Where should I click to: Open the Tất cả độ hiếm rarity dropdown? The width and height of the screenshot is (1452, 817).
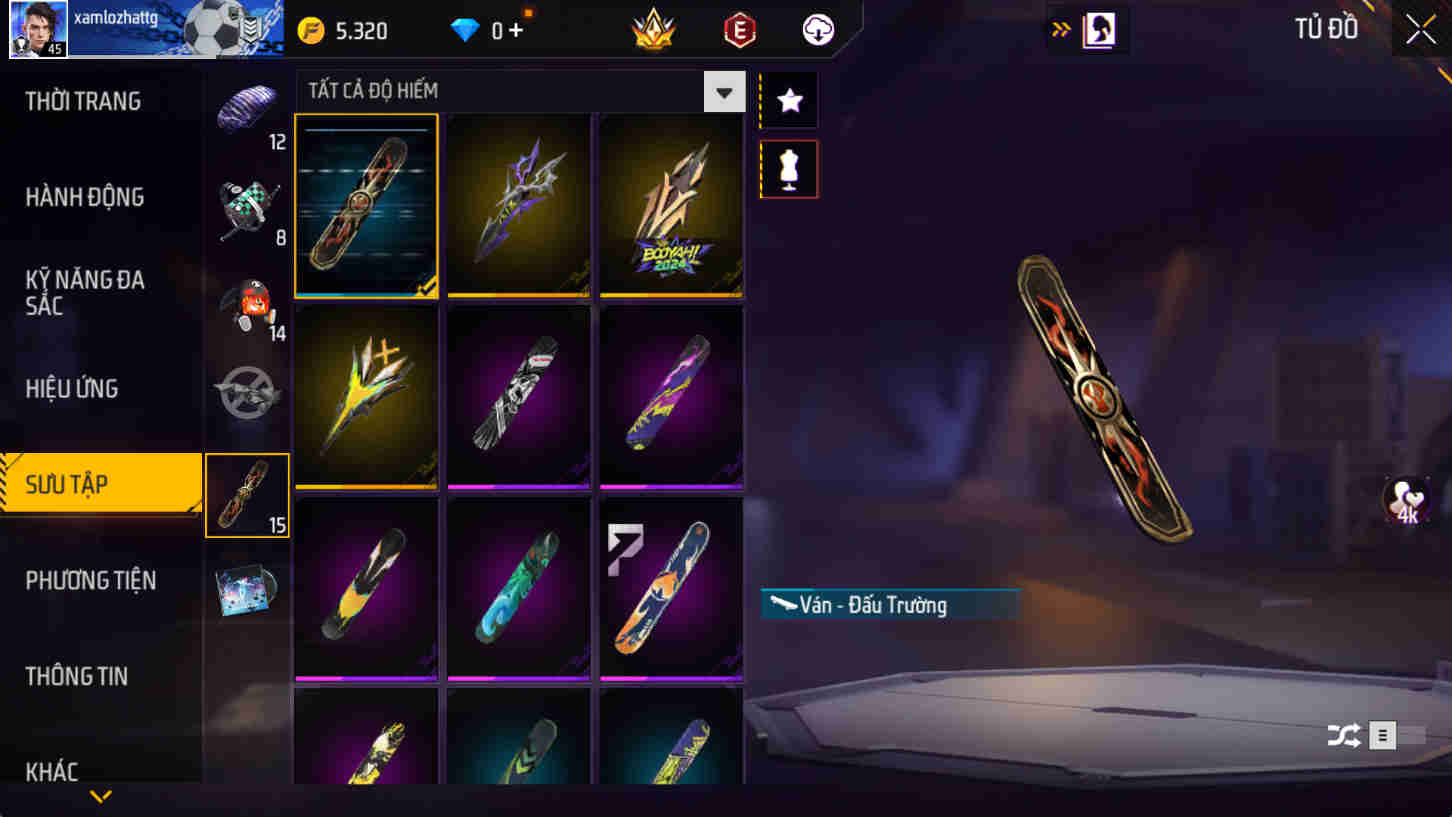726,91
